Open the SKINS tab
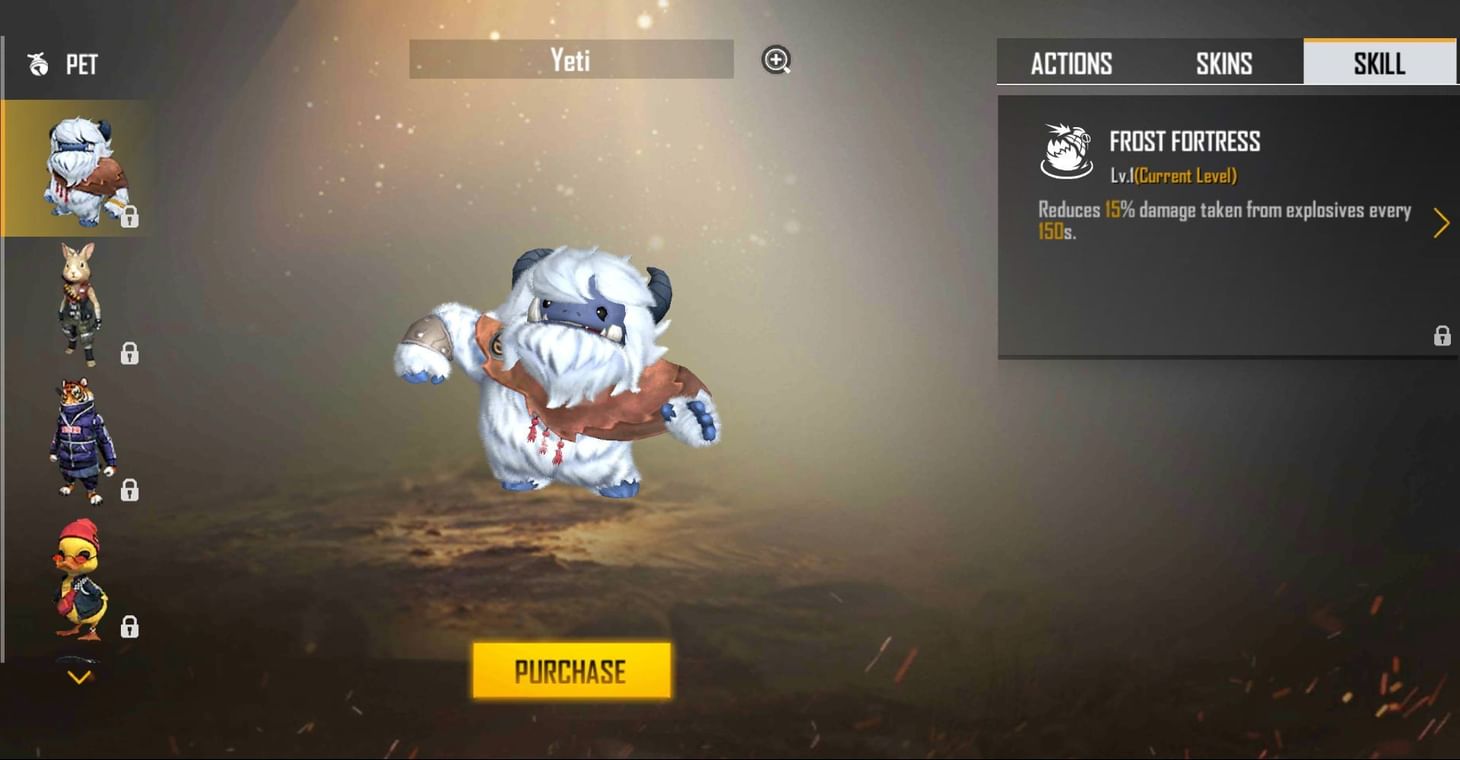 tap(1224, 63)
